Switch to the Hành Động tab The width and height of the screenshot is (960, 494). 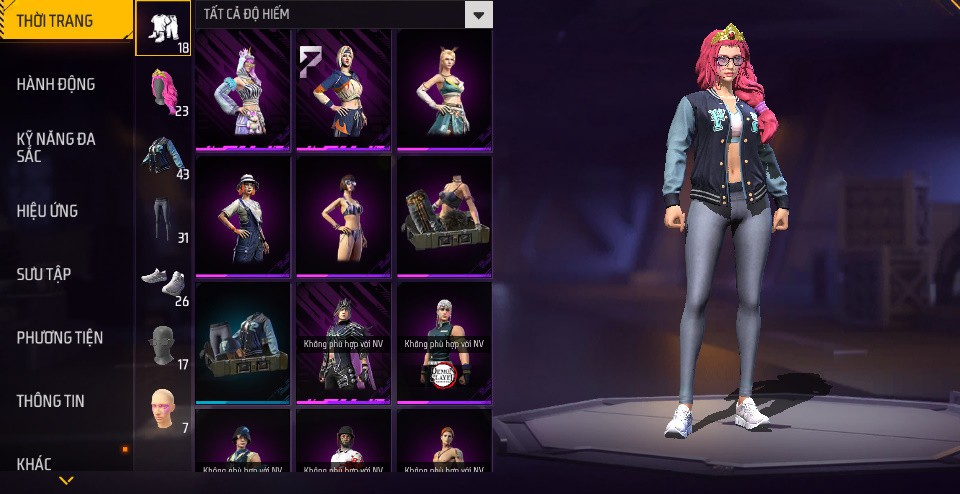pyautogui.click(x=56, y=84)
